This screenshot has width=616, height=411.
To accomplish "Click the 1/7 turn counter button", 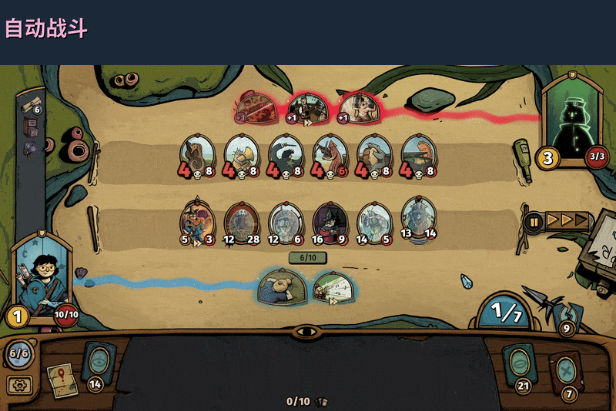I will (504, 312).
